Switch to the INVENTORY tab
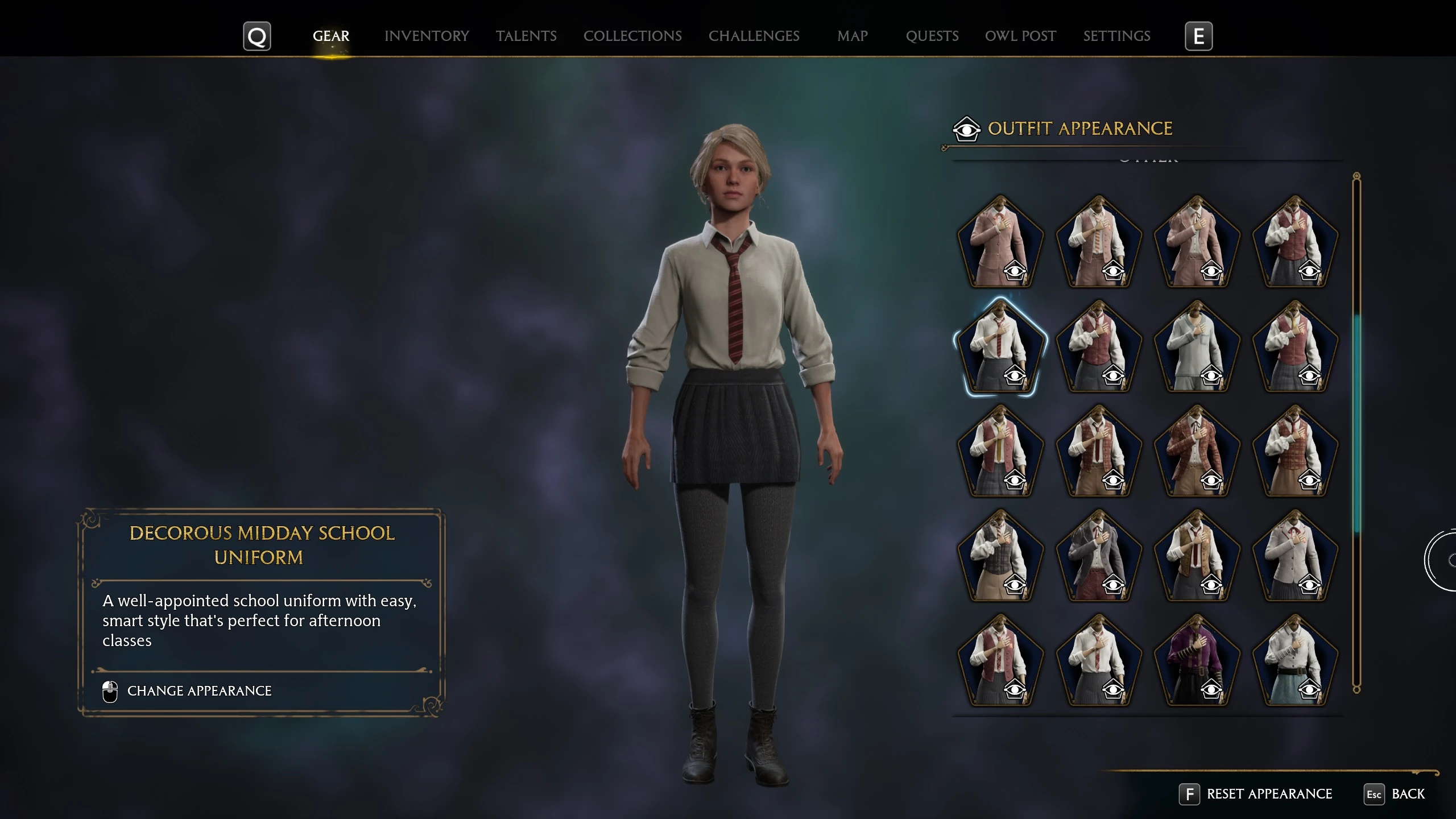 (x=427, y=36)
